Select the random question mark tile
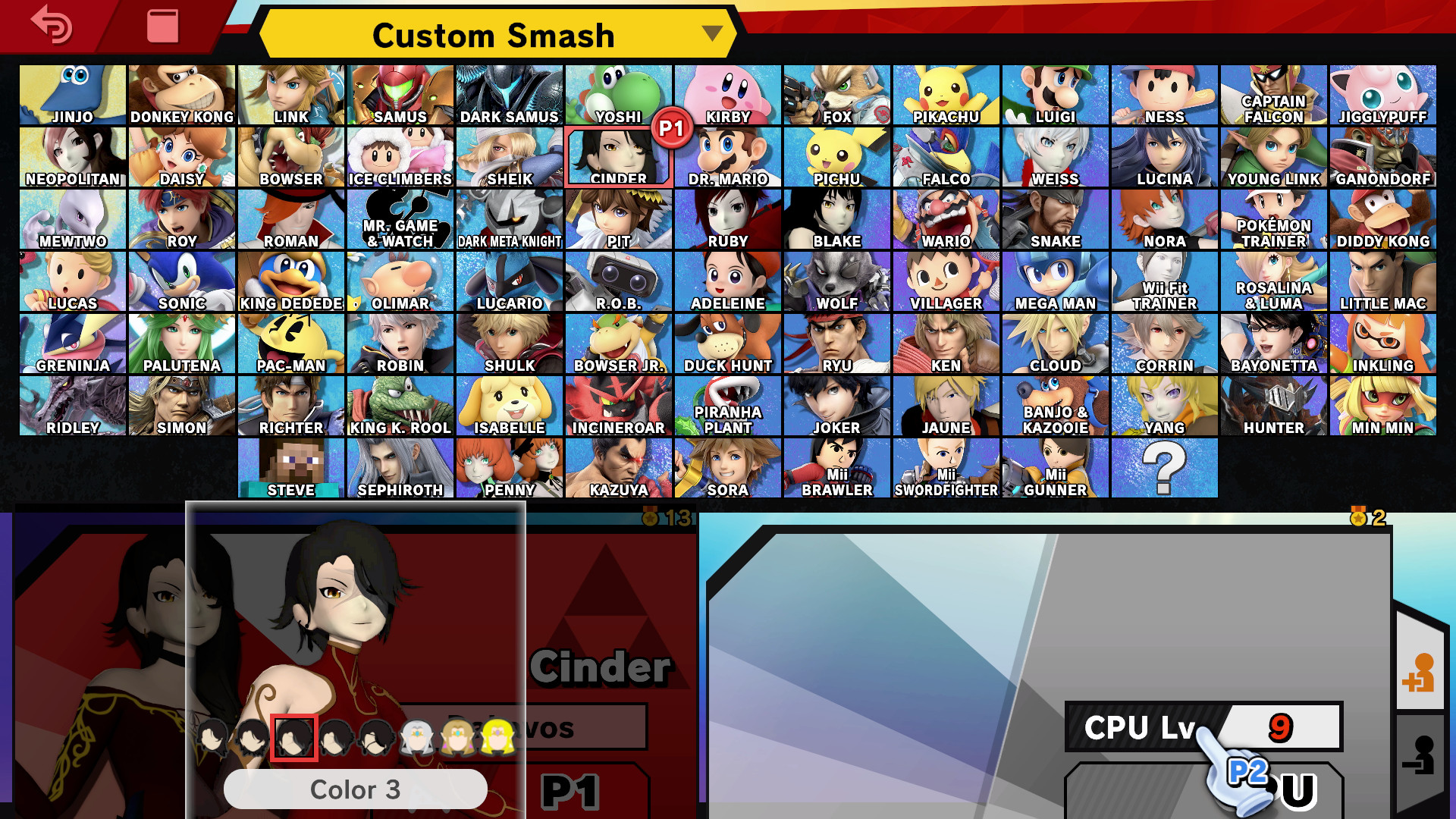 pos(1166,466)
